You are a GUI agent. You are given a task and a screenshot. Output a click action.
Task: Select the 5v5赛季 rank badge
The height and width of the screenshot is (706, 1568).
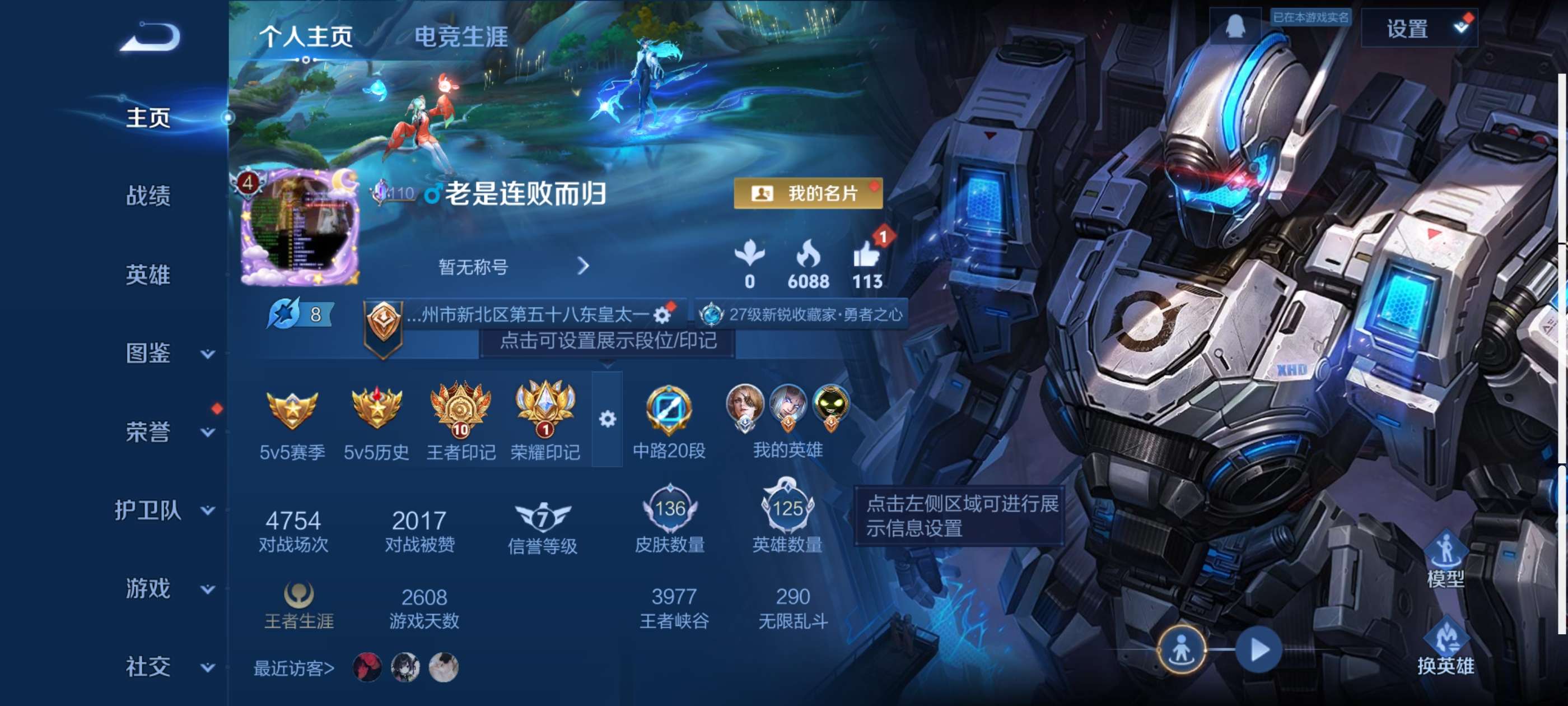point(291,417)
